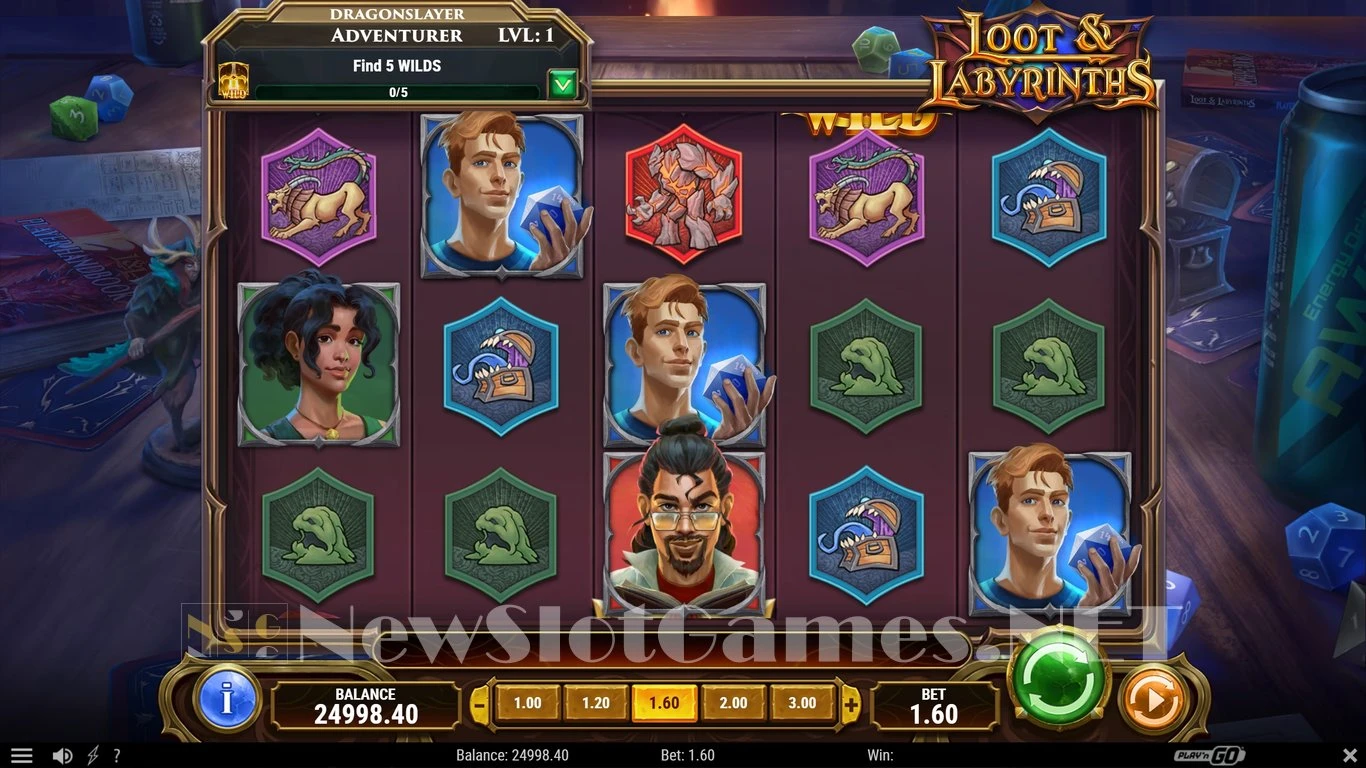Select the highlighted 1.60 bet
This screenshot has height=768, width=1366.
[x=664, y=703]
